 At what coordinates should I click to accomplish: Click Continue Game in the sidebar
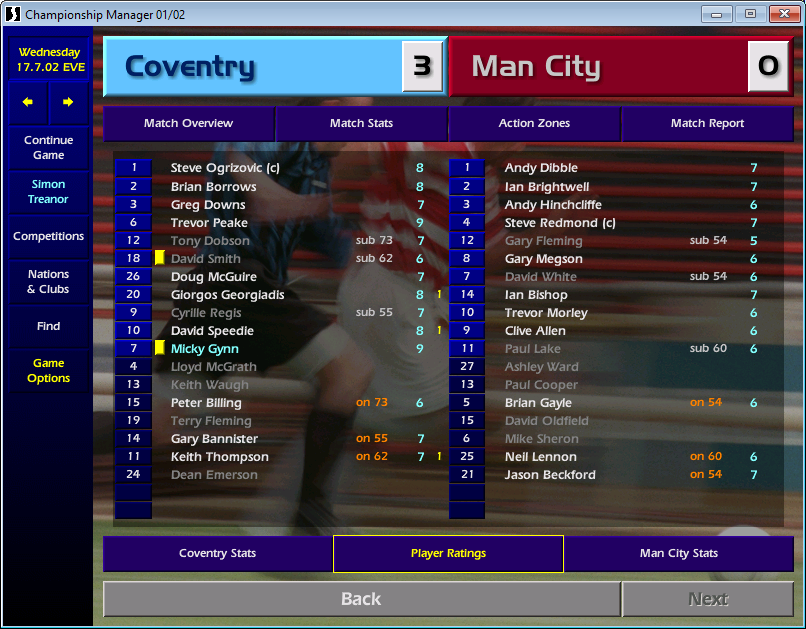48,148
